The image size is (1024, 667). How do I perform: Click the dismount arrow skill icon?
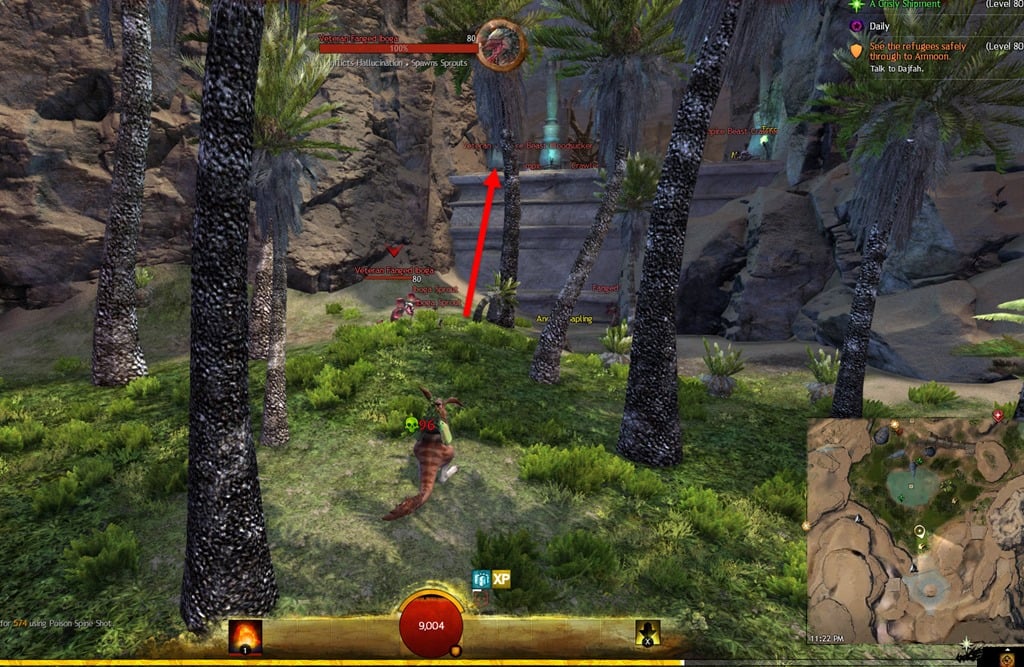click(x=648, y=634)
